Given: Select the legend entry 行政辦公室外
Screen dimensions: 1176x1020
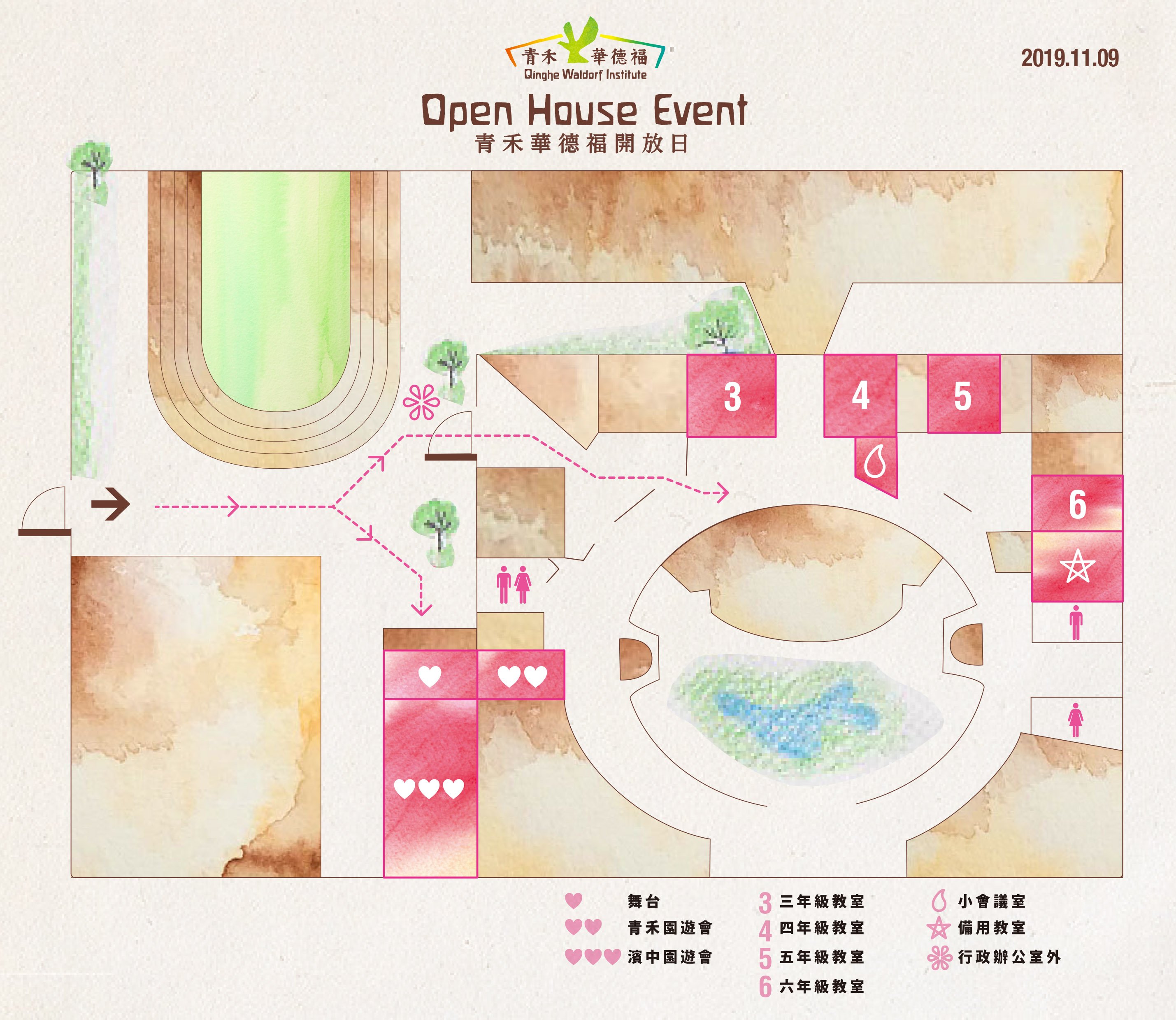Looking at the screenshot, I should (x=1009, y=957).
